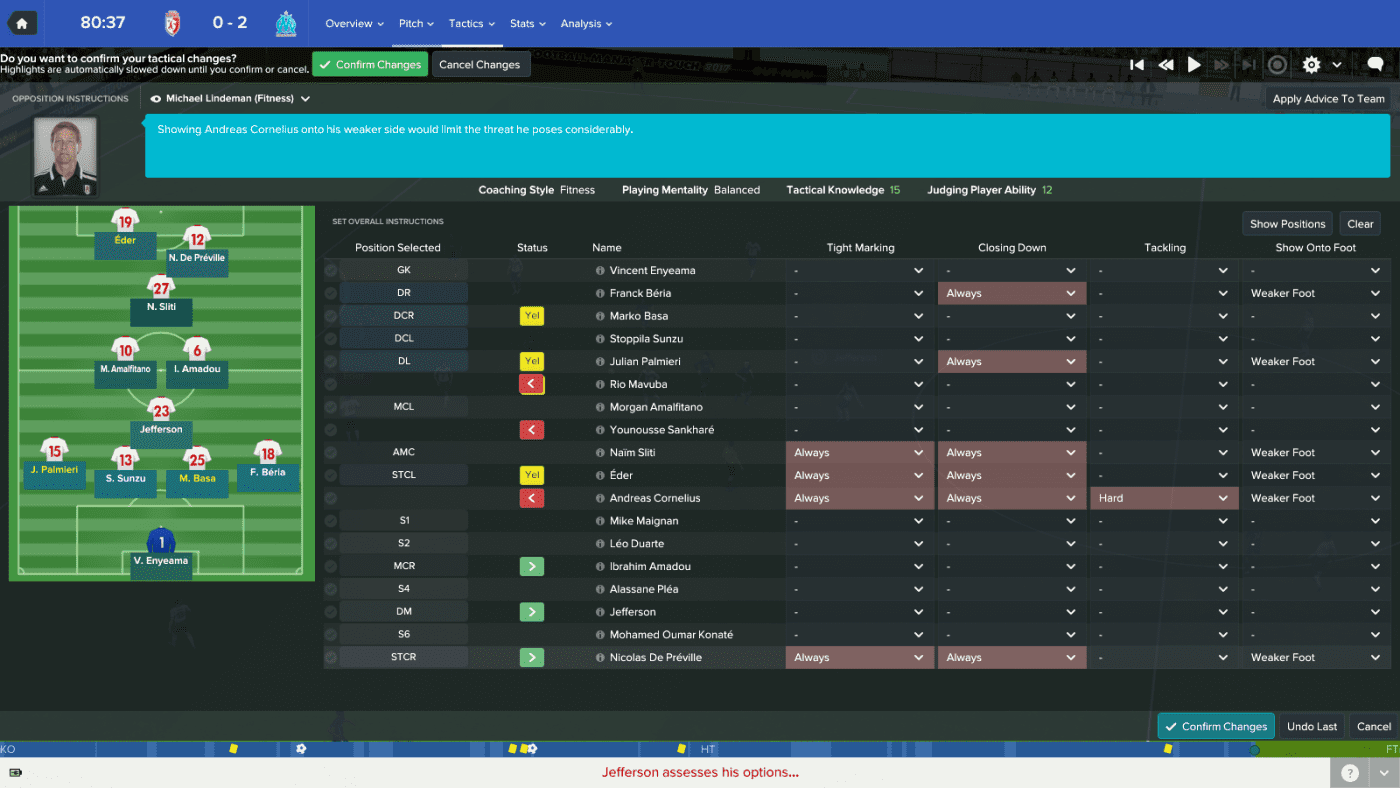Click the rewind icon in match controls
Viewport: 1400px width, 788px height.
(1166, 64)
